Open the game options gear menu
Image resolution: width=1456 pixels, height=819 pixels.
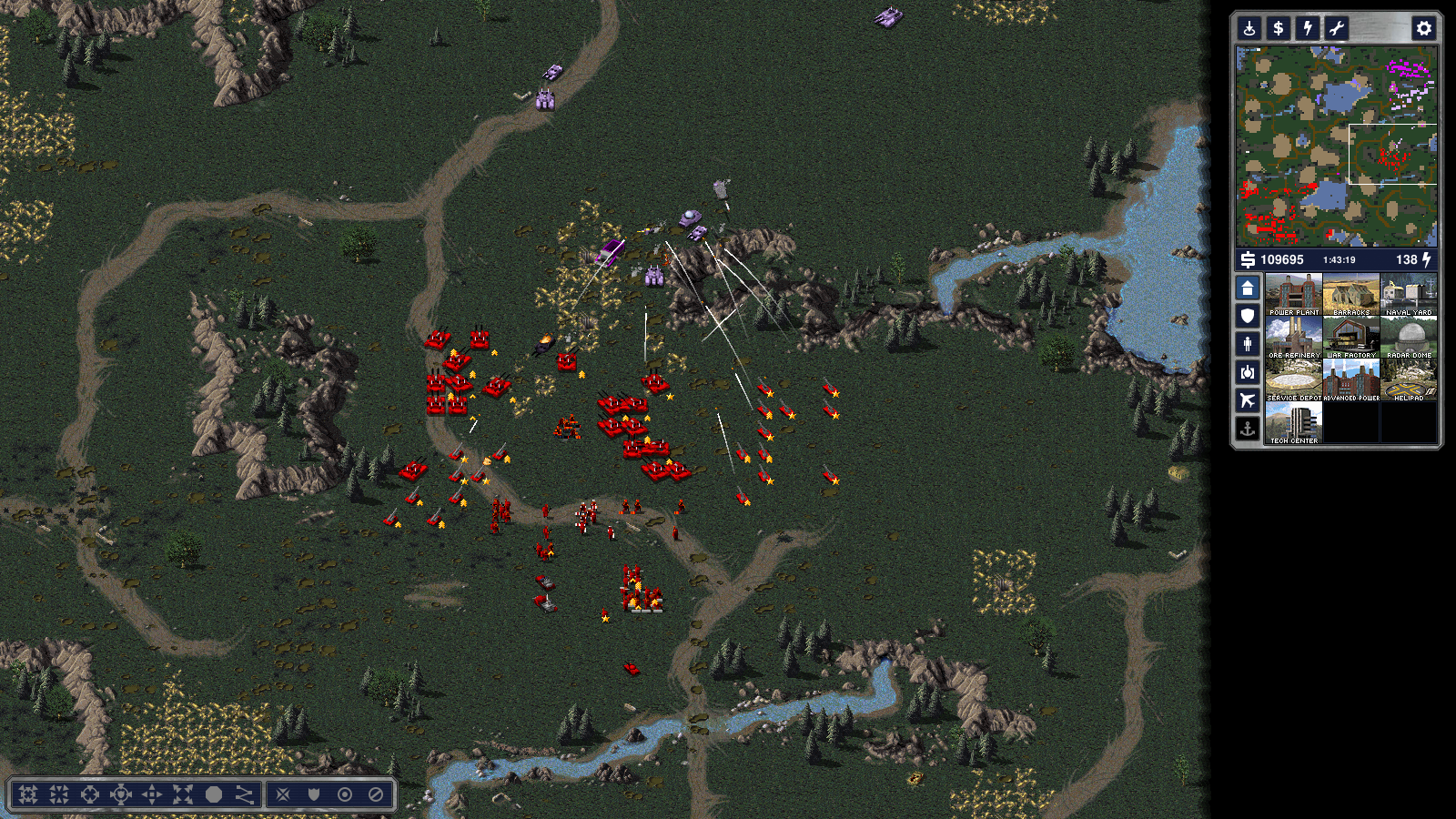tap(1423, 28)
